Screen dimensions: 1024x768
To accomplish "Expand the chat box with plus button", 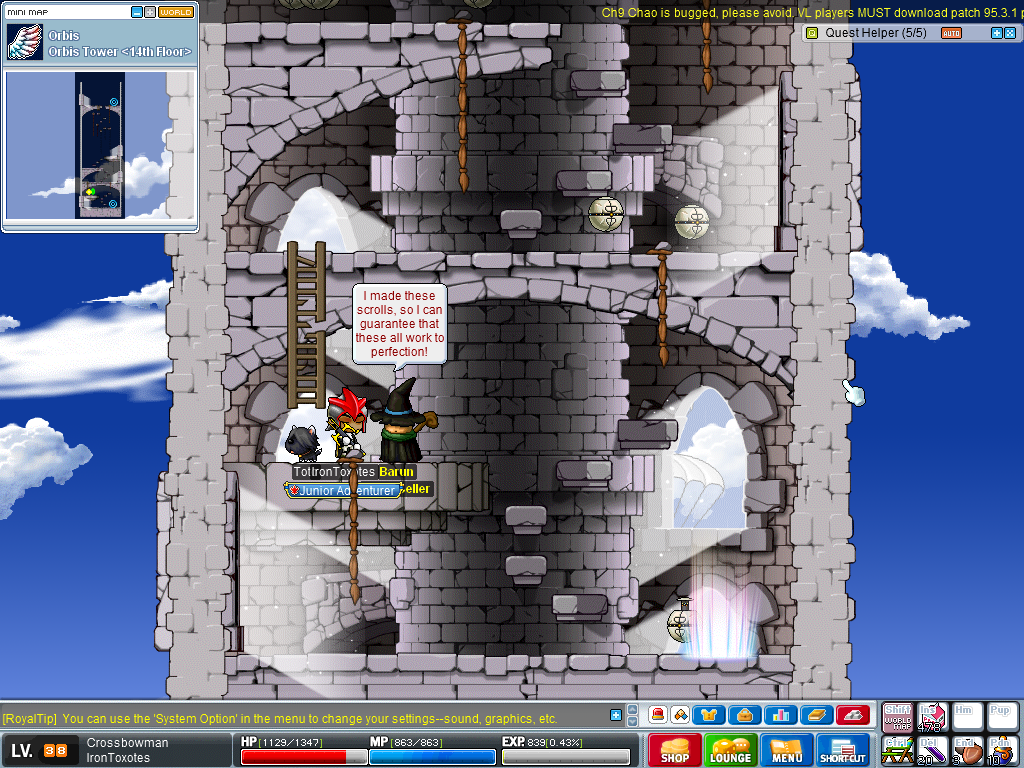I will [x=616, y=714].
